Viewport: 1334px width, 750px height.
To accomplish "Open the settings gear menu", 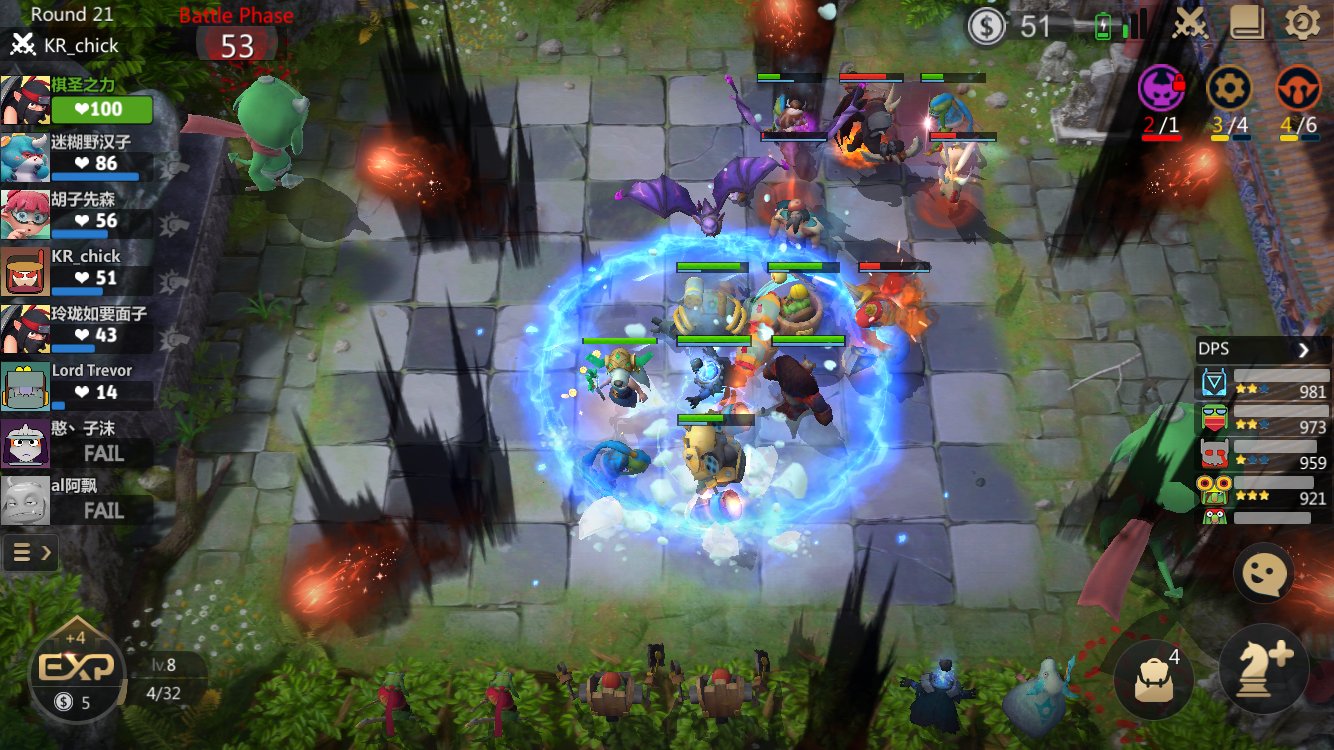I will coord(1301,23).
